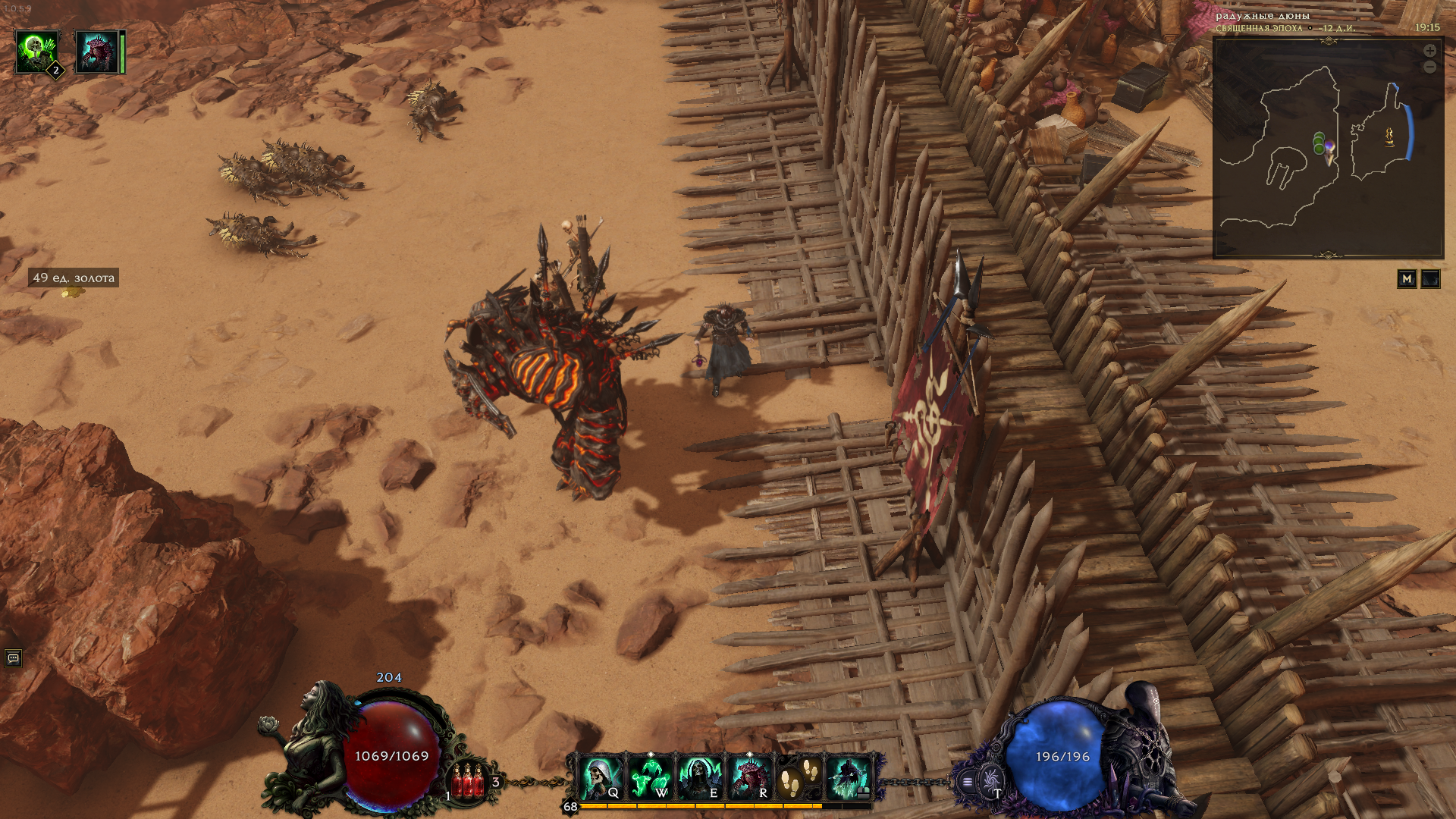The width and height of the screenshot is (1456, 819).
Task: Zoom out the minimap with minus button
Action: (1429, 67)
